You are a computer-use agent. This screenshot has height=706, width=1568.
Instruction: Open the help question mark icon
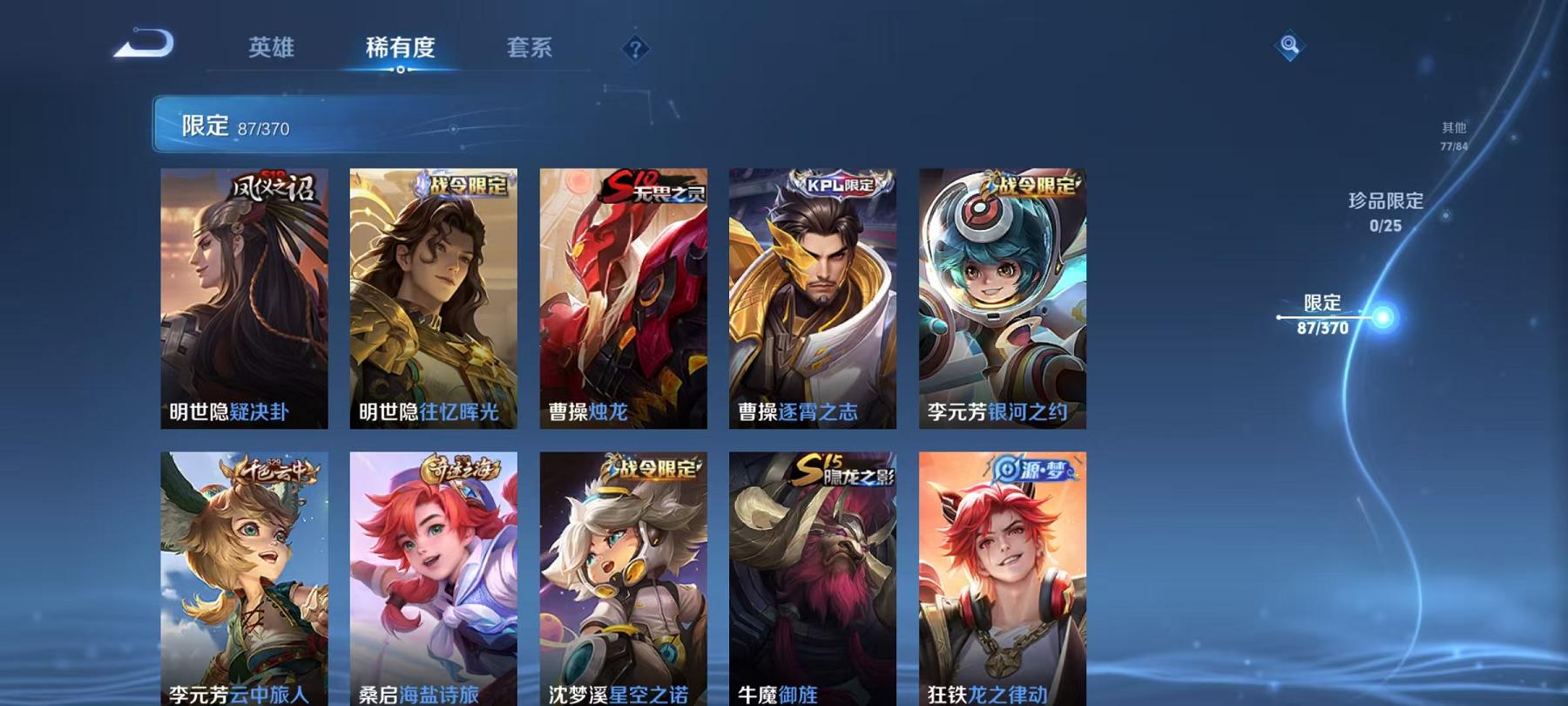pyautogui.click(x=637, y=48)
